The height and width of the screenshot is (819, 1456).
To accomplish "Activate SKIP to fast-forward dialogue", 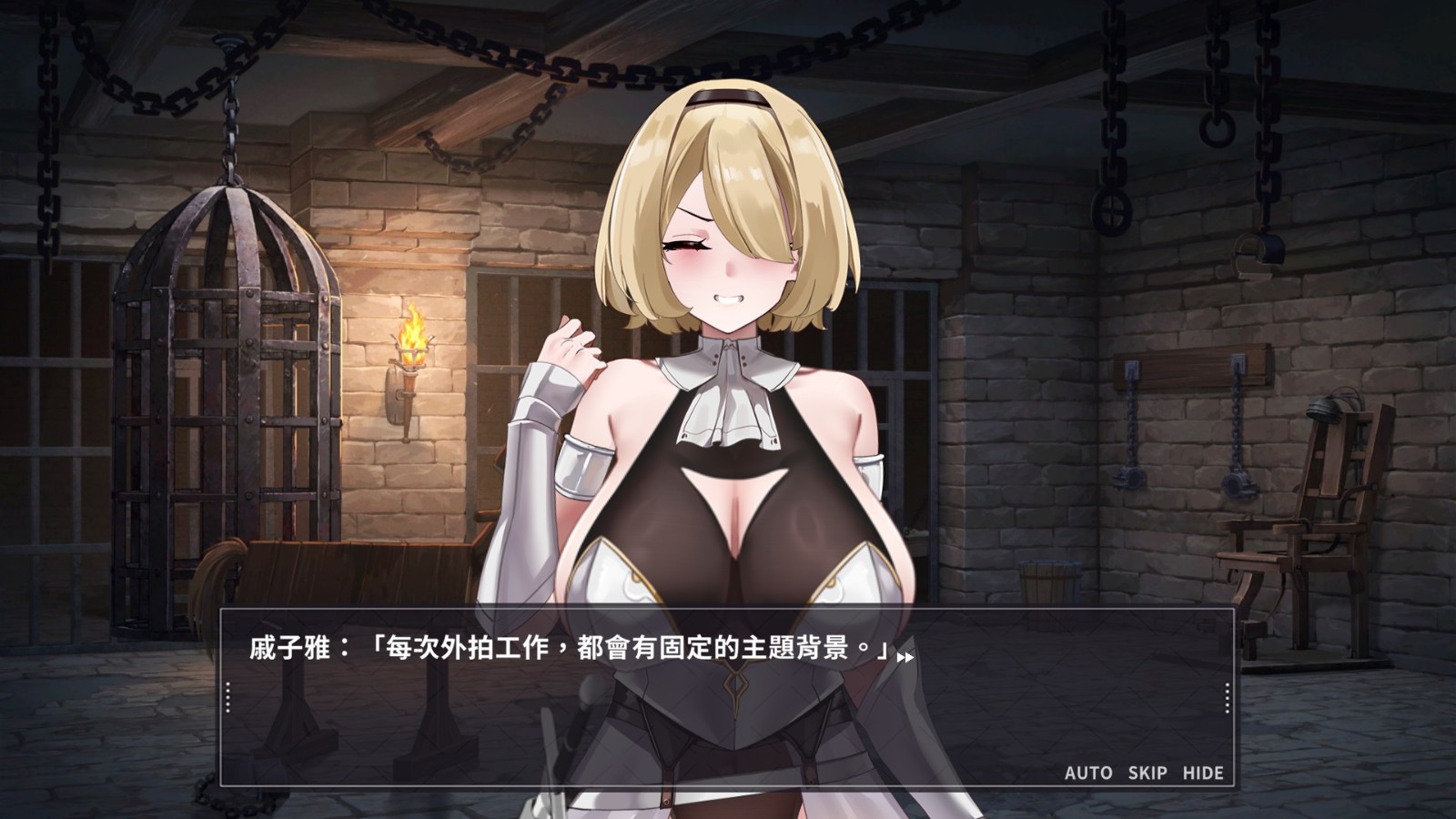I will (x=1148, y=773).
